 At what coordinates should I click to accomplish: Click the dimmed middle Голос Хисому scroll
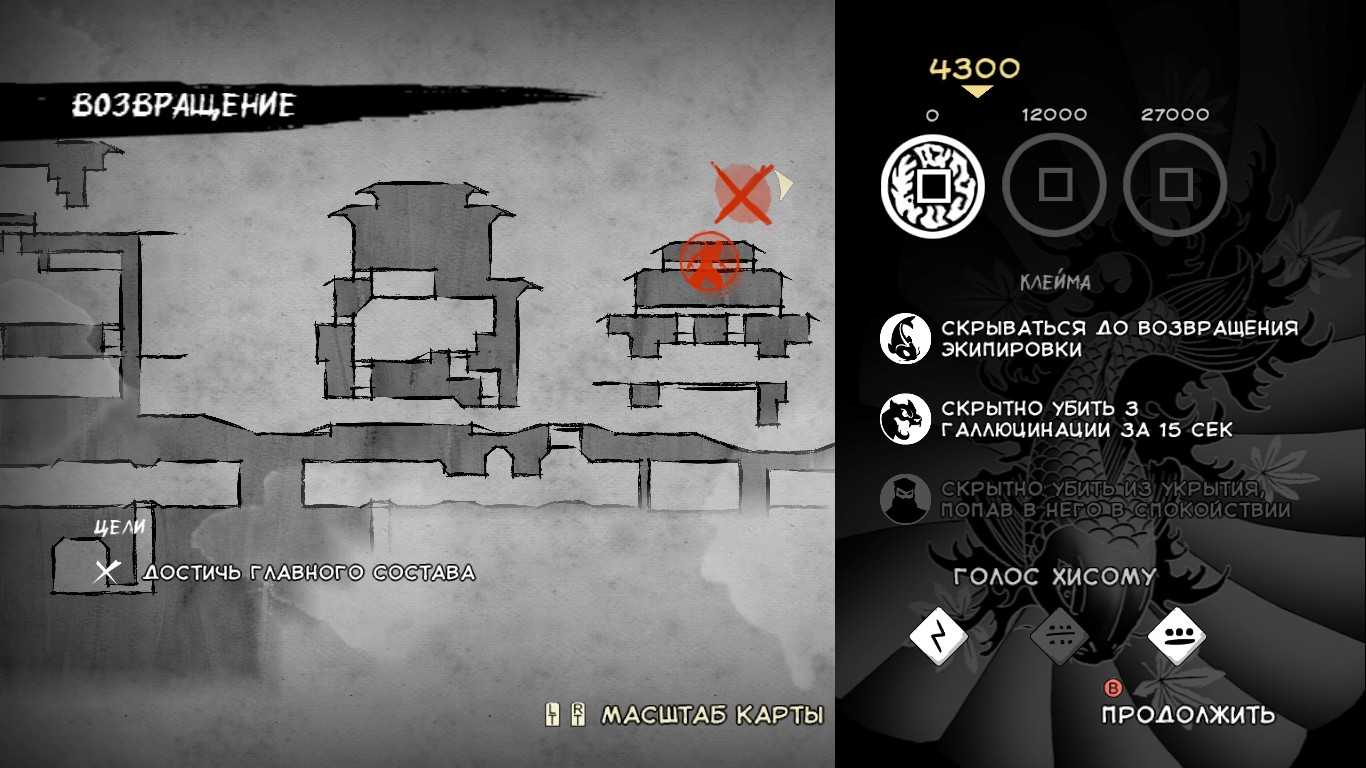1058,636
